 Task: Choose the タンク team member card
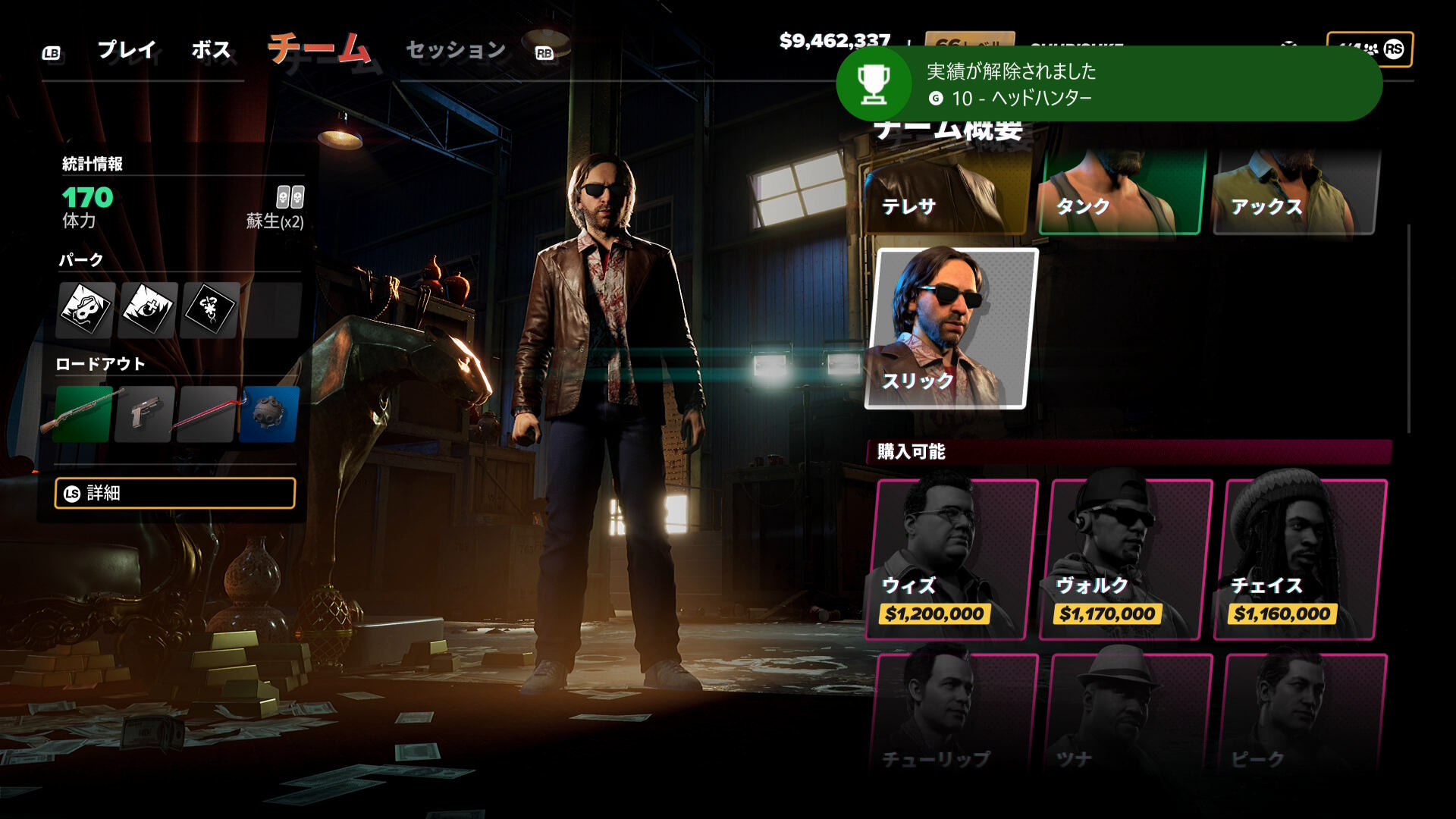(x=1122, y=193)
